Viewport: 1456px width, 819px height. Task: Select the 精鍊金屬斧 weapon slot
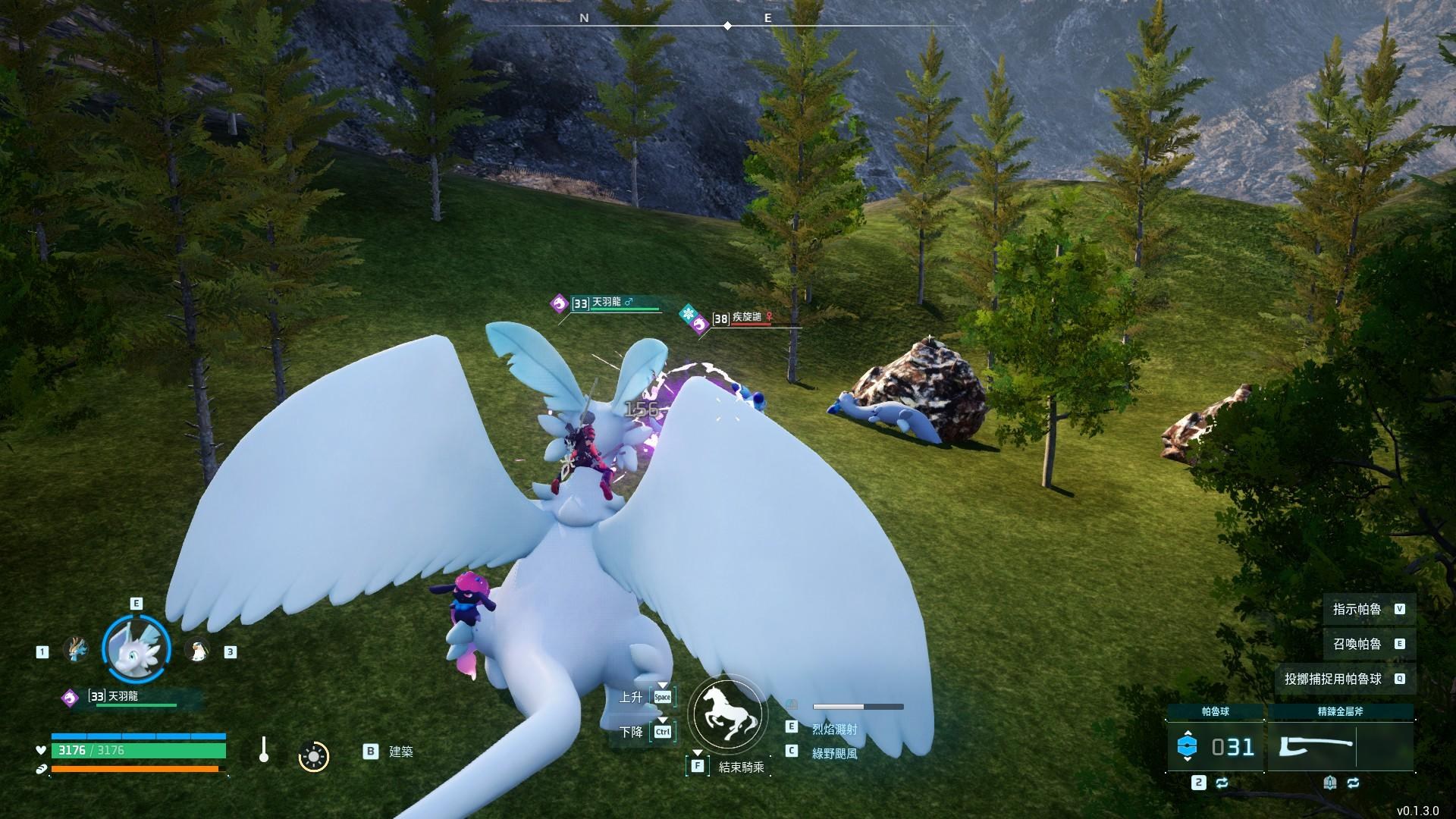(1340, 747)
